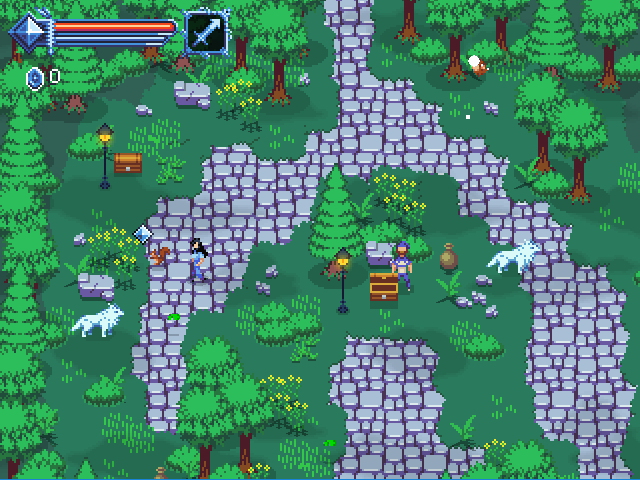The height and width of the screenshot is (480, 640).
Task: Select the equipped sword weapon slot
Action: click(x=206, y=32)
